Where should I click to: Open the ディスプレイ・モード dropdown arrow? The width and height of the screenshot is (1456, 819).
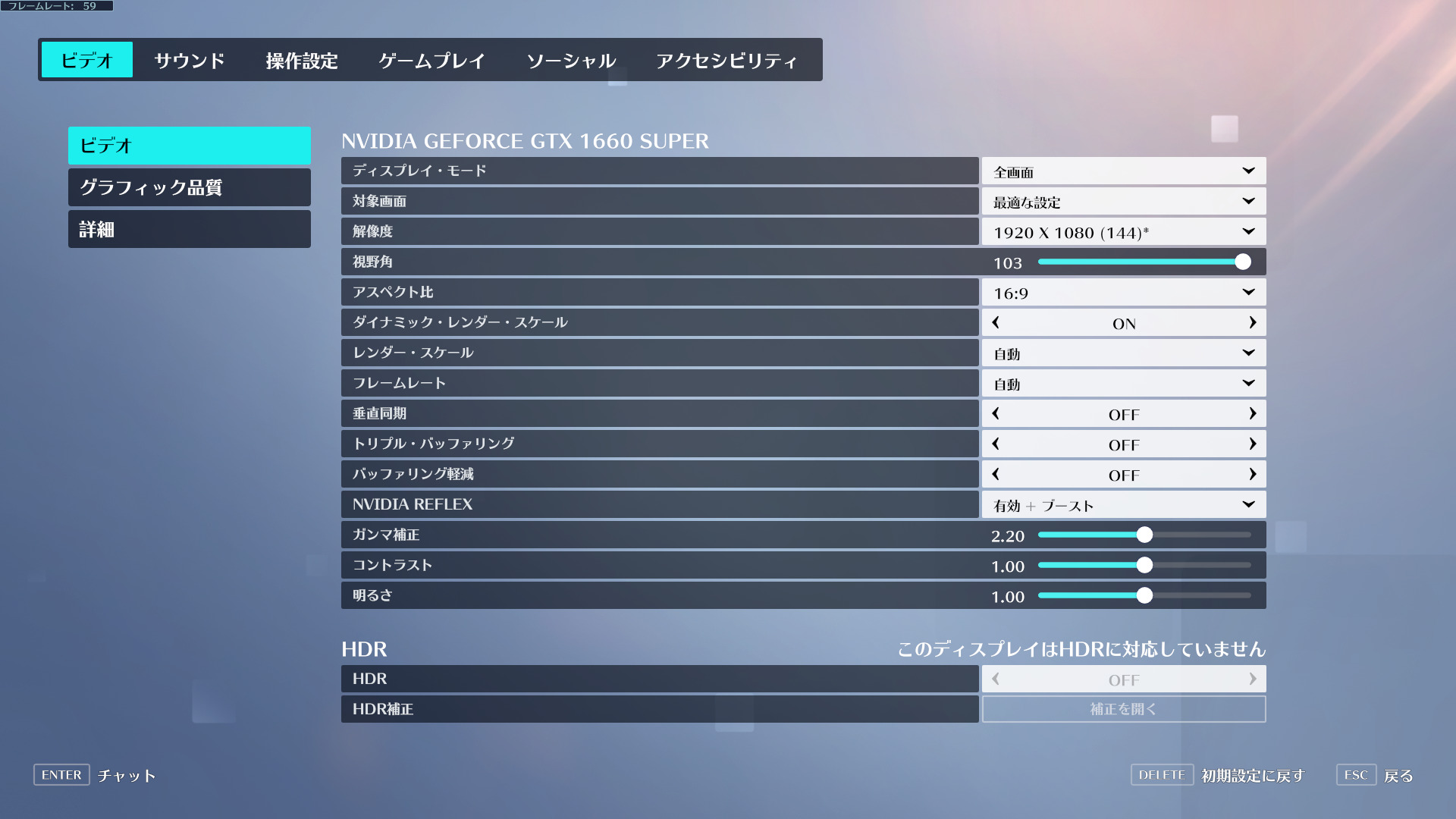pos(1247,171)
